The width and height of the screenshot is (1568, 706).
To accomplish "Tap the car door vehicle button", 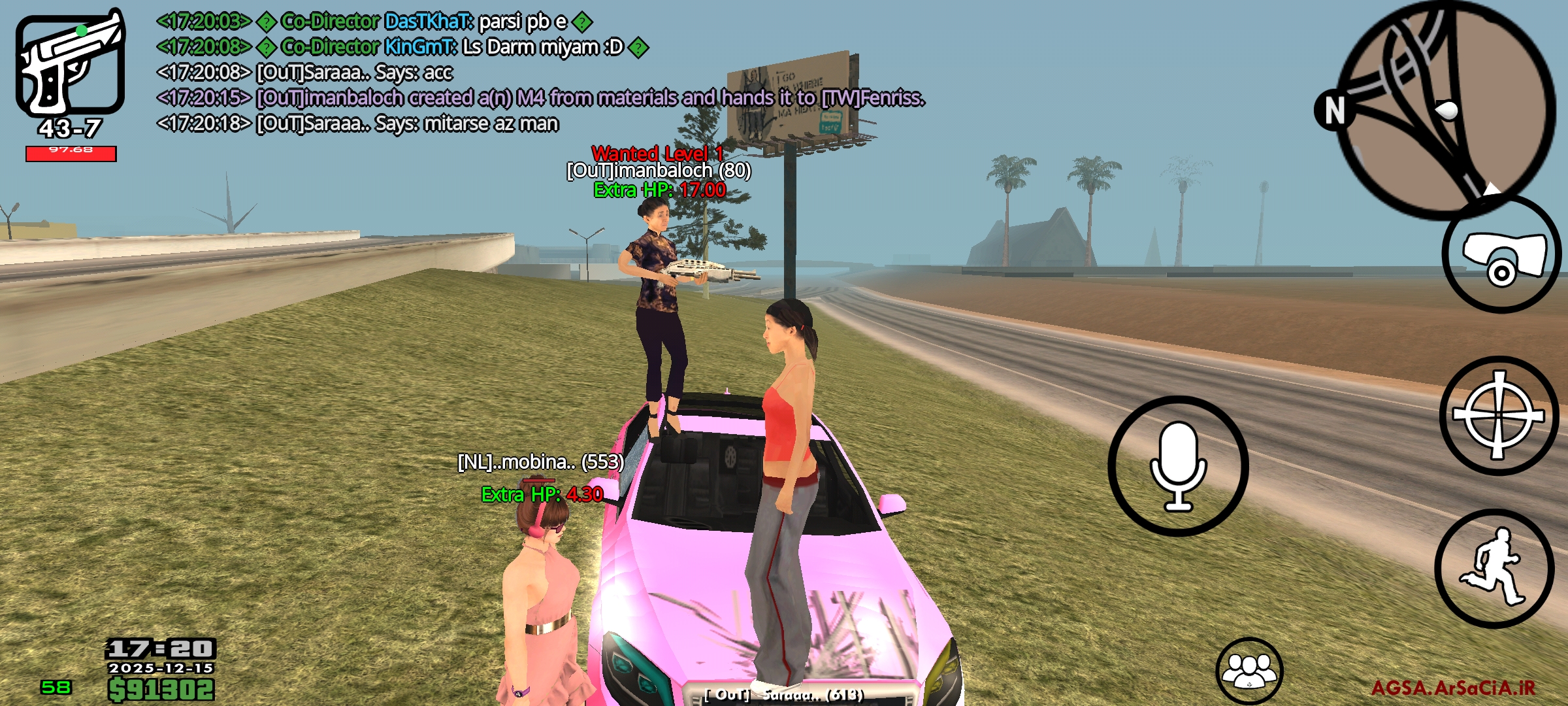I will tap(1501, 256).
